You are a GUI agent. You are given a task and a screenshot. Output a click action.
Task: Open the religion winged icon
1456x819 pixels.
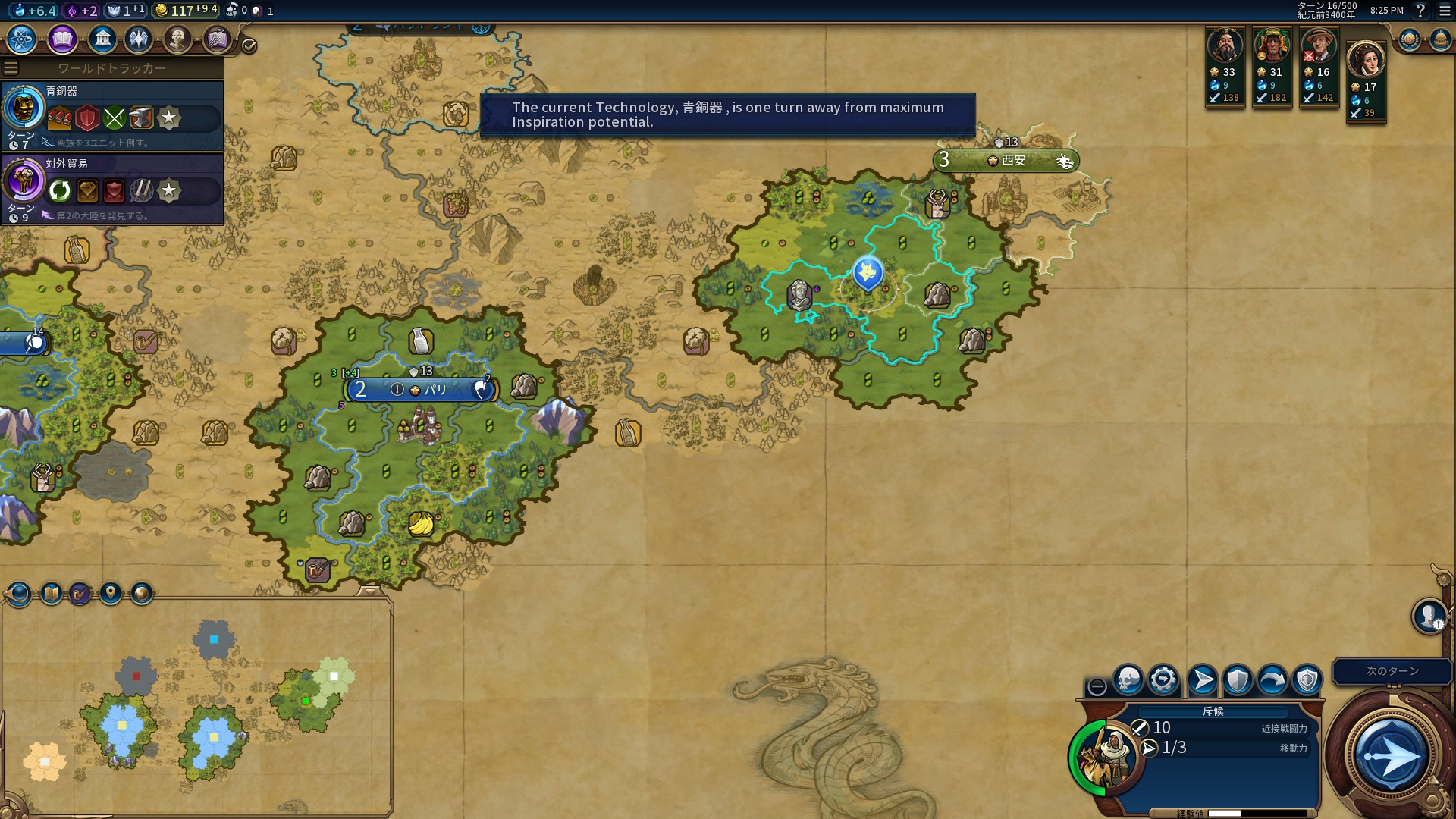(139, 39)
